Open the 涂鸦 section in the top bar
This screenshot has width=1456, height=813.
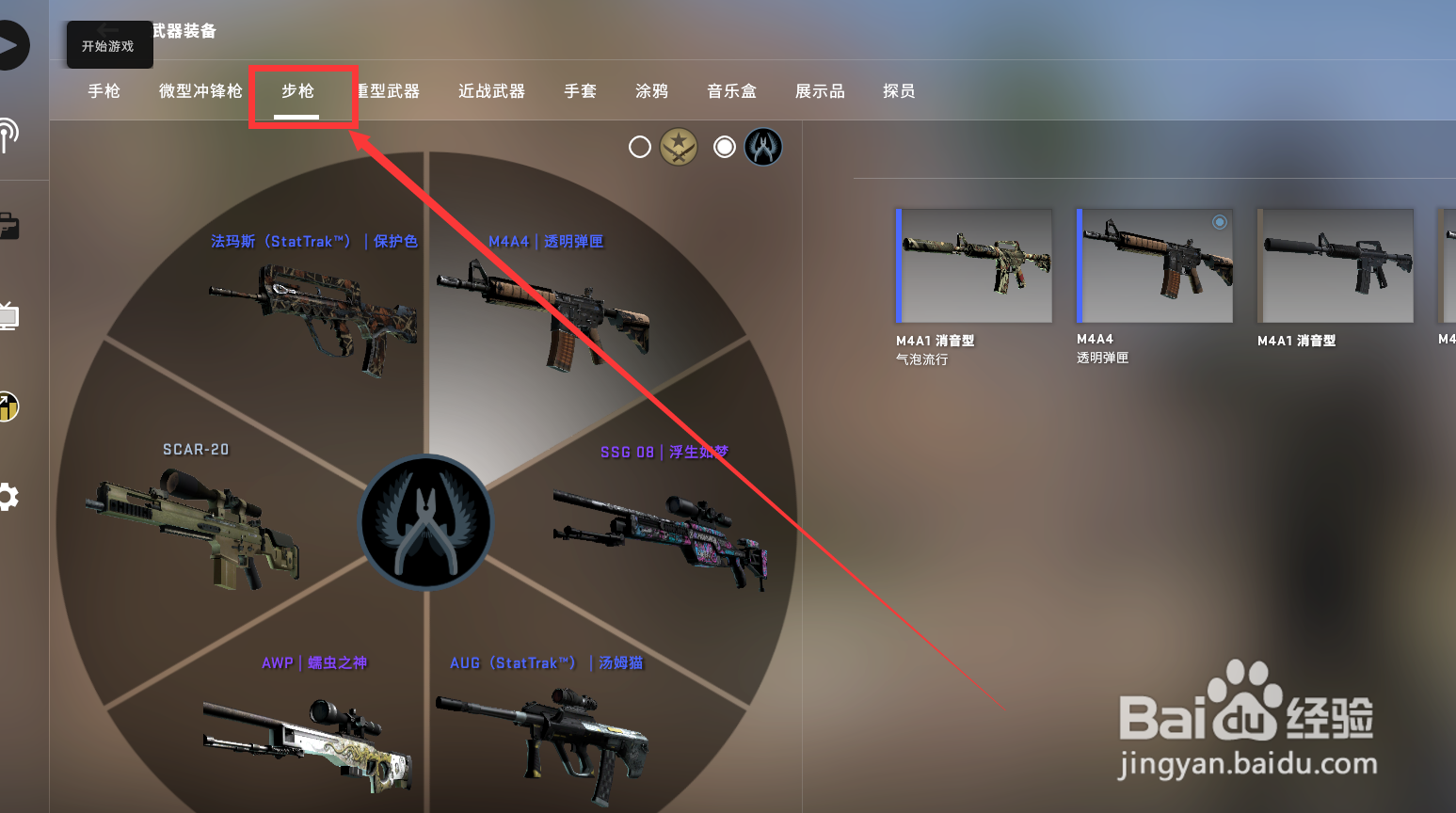pos(650,91)
